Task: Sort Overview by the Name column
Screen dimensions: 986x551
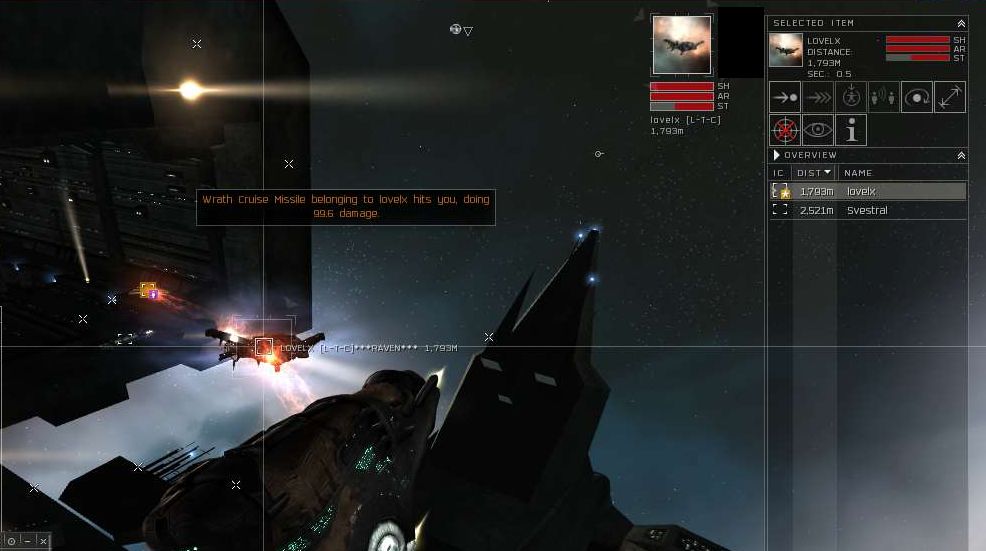Action: coord(858,173)
